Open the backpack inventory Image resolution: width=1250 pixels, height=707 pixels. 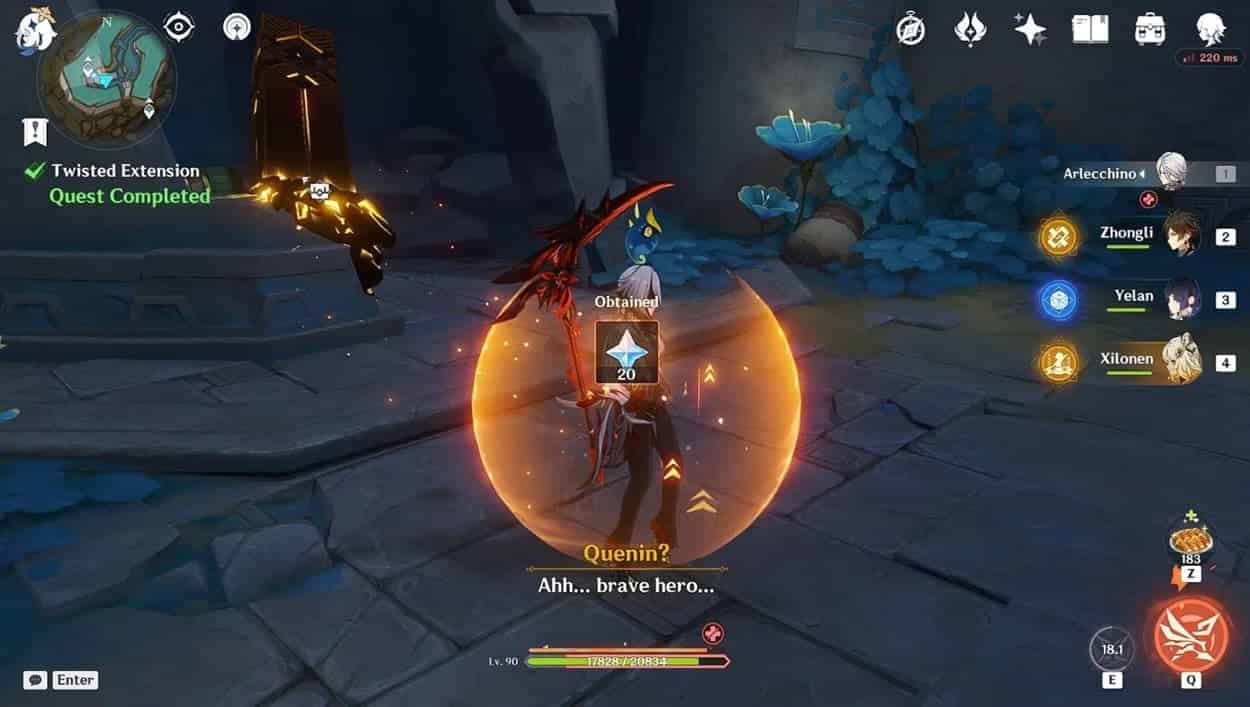point(1150,29)
